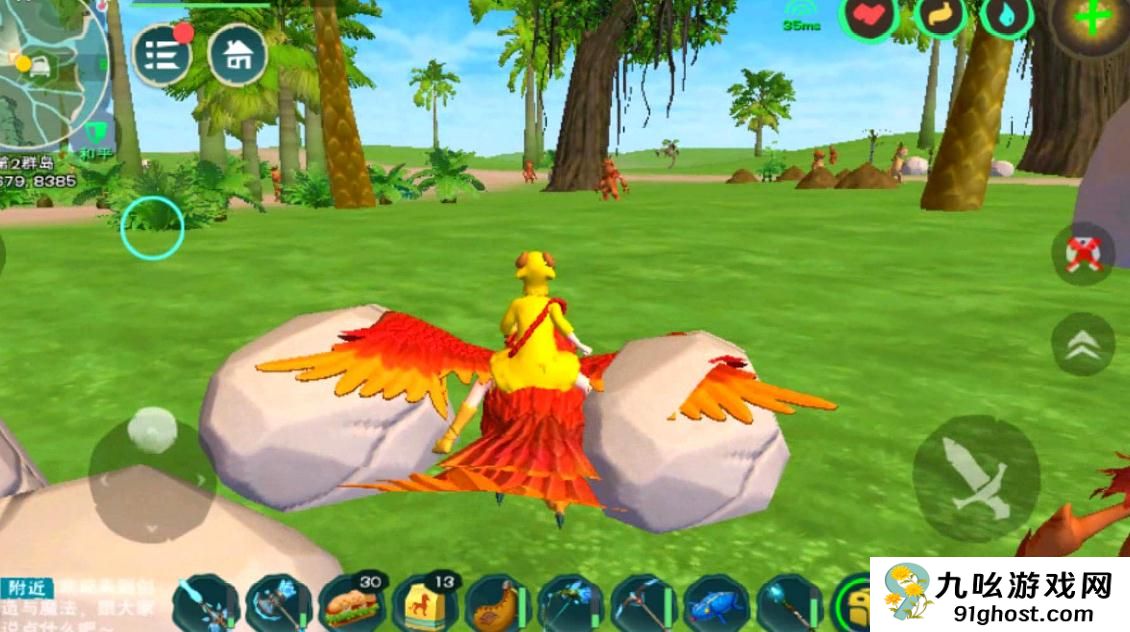
Task: Tap the green plus button
Action: (1092, 20)
